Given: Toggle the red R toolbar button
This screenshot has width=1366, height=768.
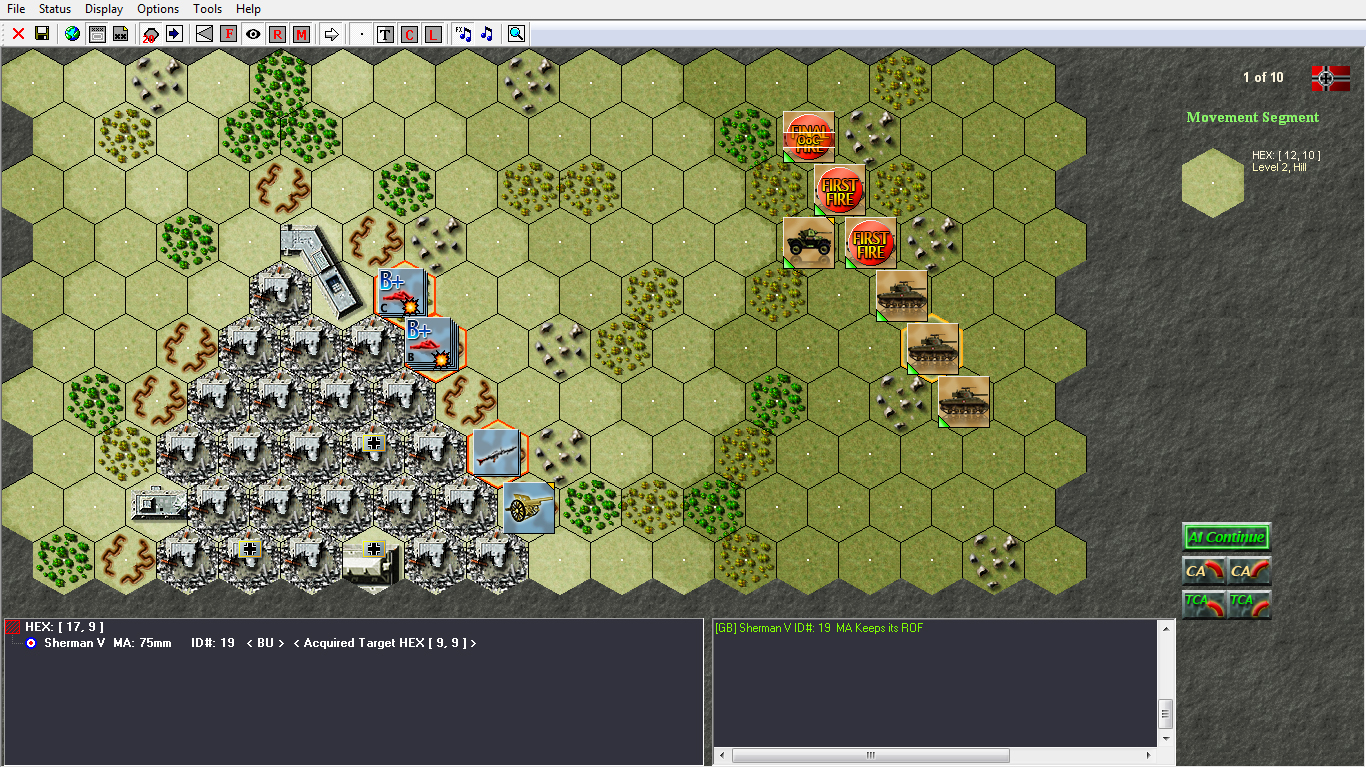Looking at the screenshot, I should 277,33.
